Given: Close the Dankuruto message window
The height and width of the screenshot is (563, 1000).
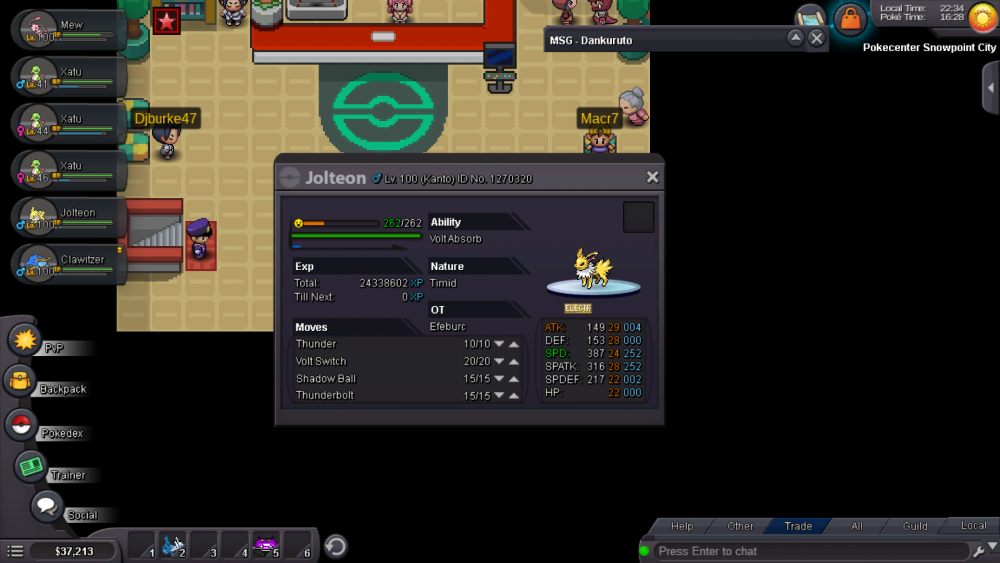Looking at the screenshot, I should pyautogui.click(x=817, y=38).
